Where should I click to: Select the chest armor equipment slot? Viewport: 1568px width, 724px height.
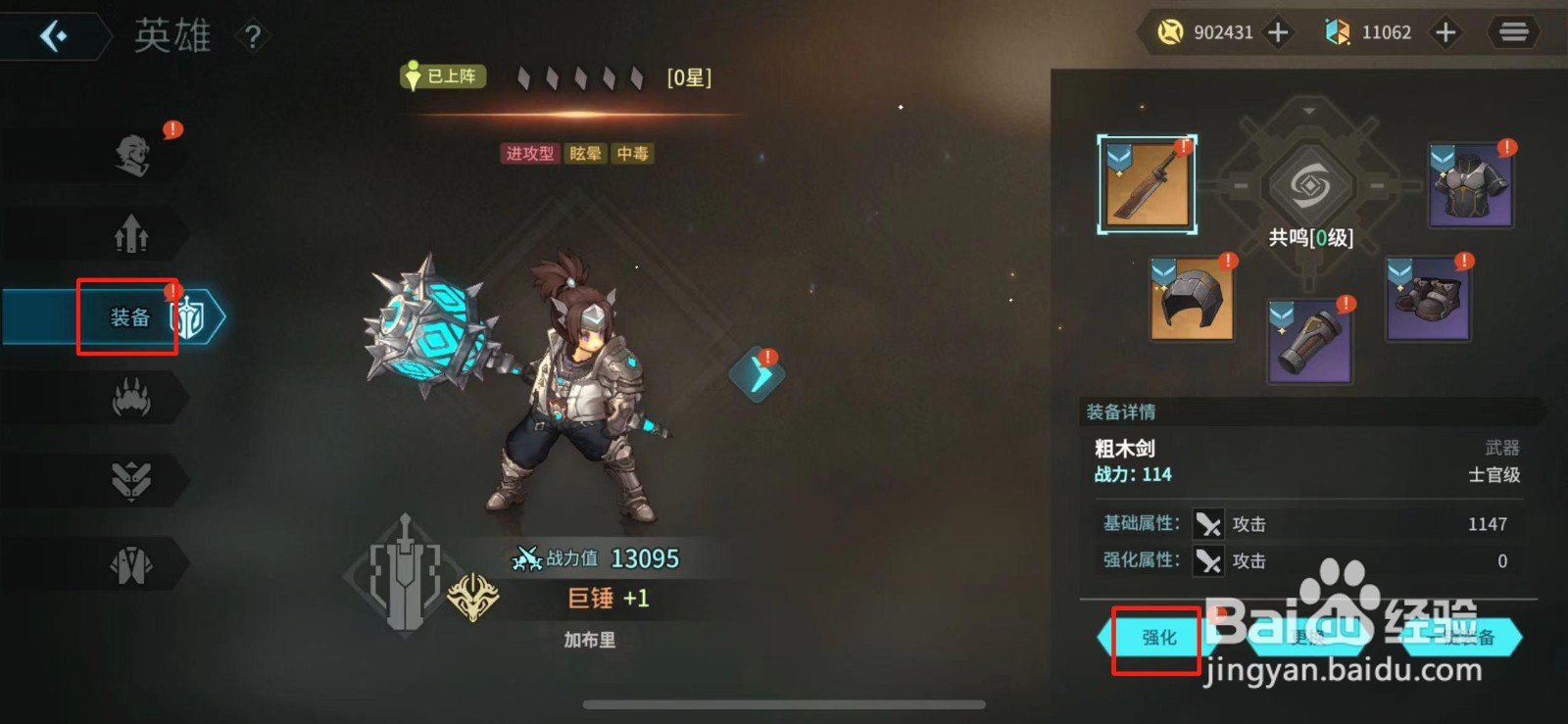click(1470, 184)
